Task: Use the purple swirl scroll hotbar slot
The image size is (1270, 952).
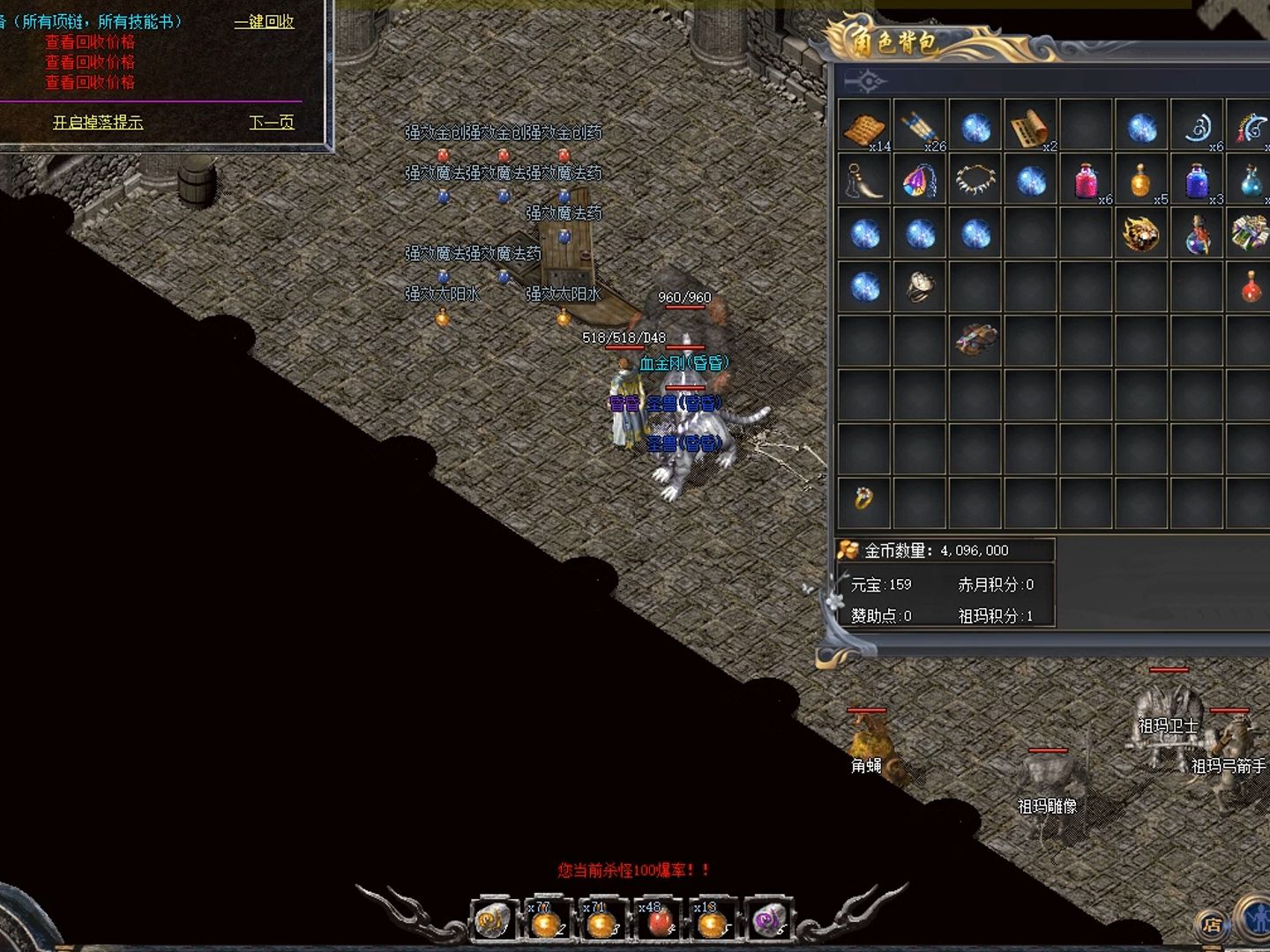Action: point(767,922)
